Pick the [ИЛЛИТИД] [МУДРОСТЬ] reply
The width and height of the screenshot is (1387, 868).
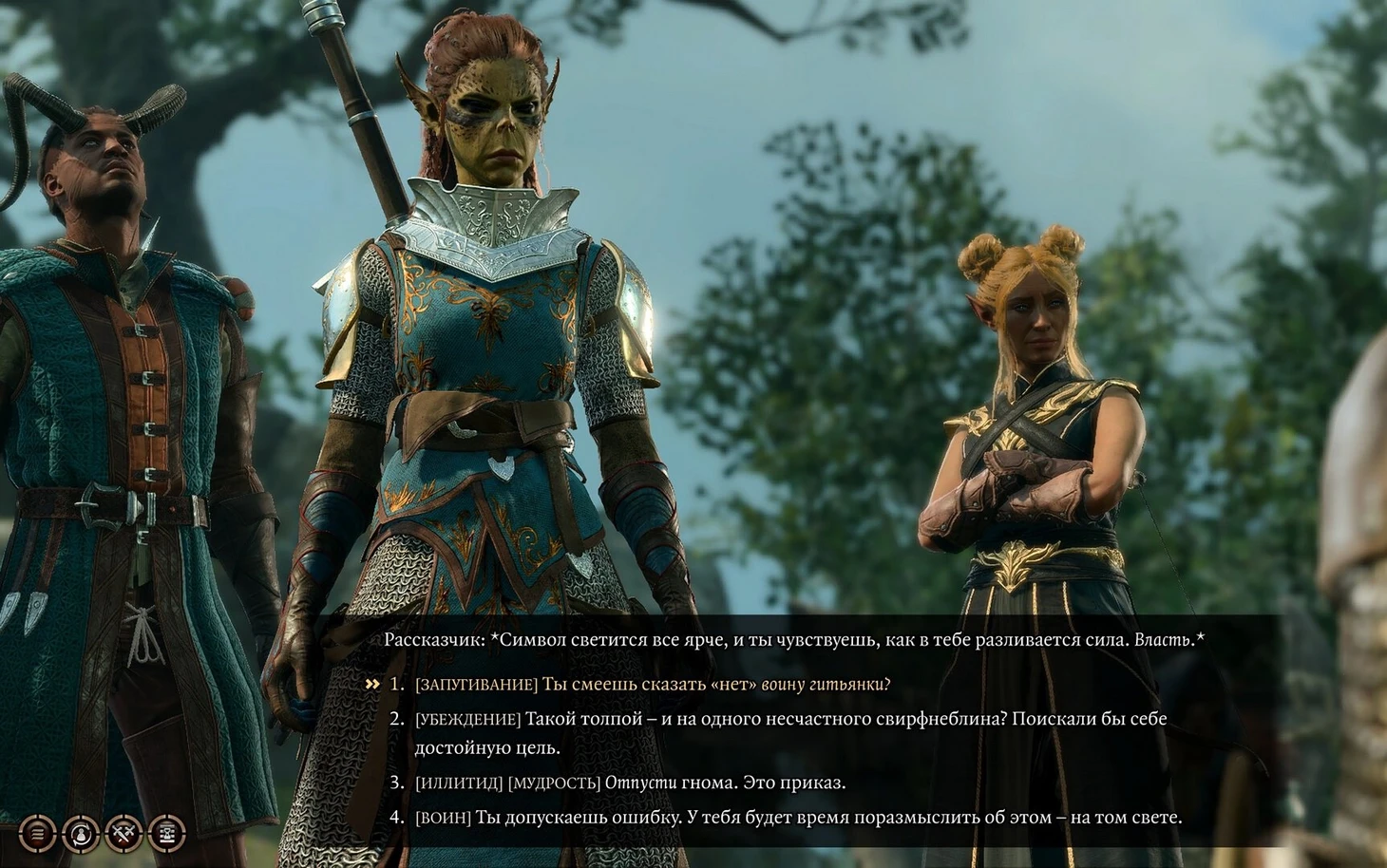[x=630, y=783]
